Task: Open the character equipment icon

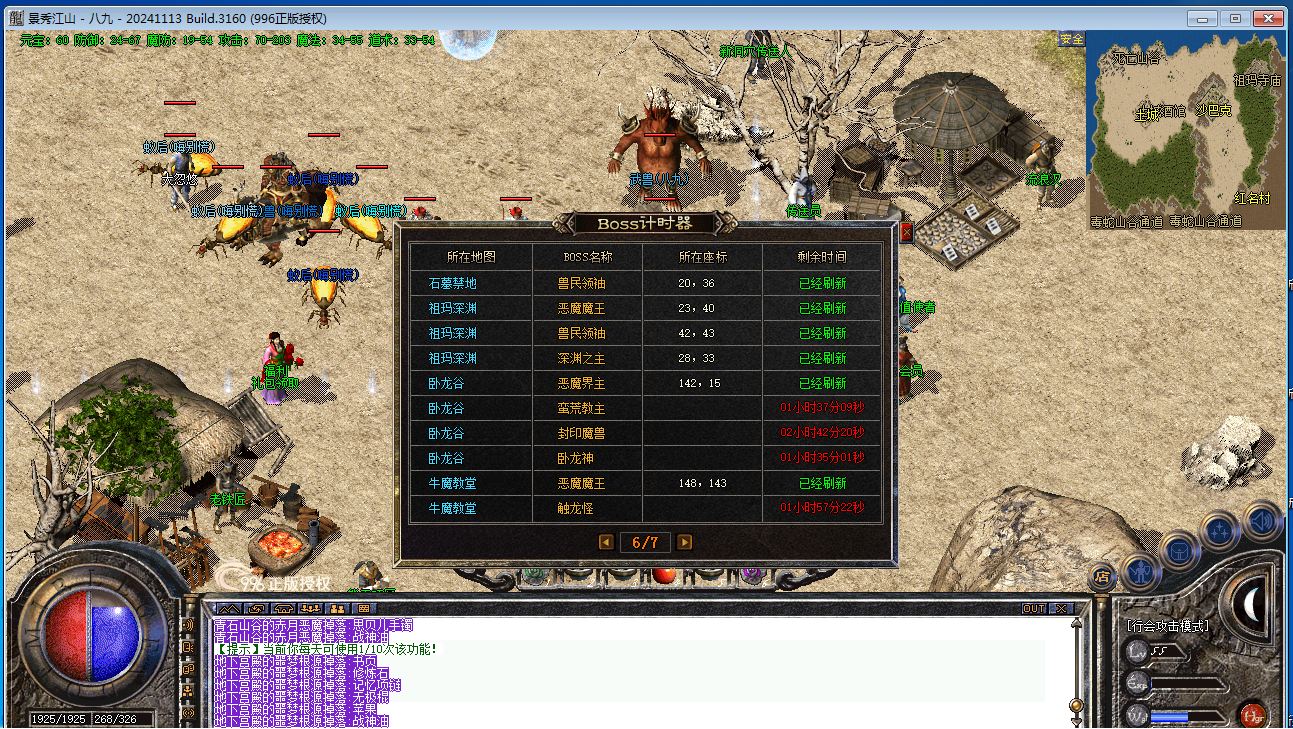Action: tap(1140, 571)
